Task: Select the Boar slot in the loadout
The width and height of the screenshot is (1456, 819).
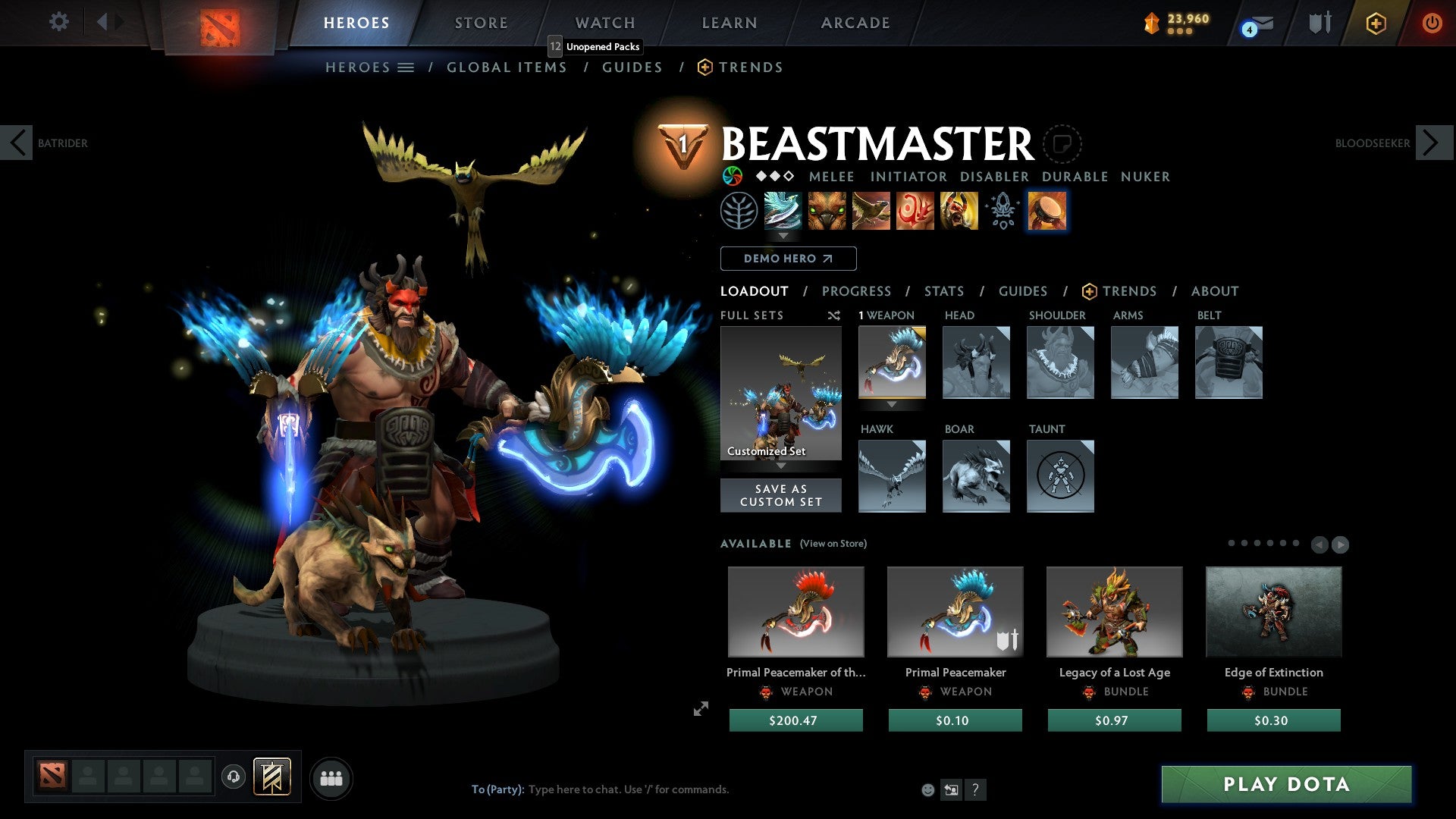Action: tap(976, 476)
